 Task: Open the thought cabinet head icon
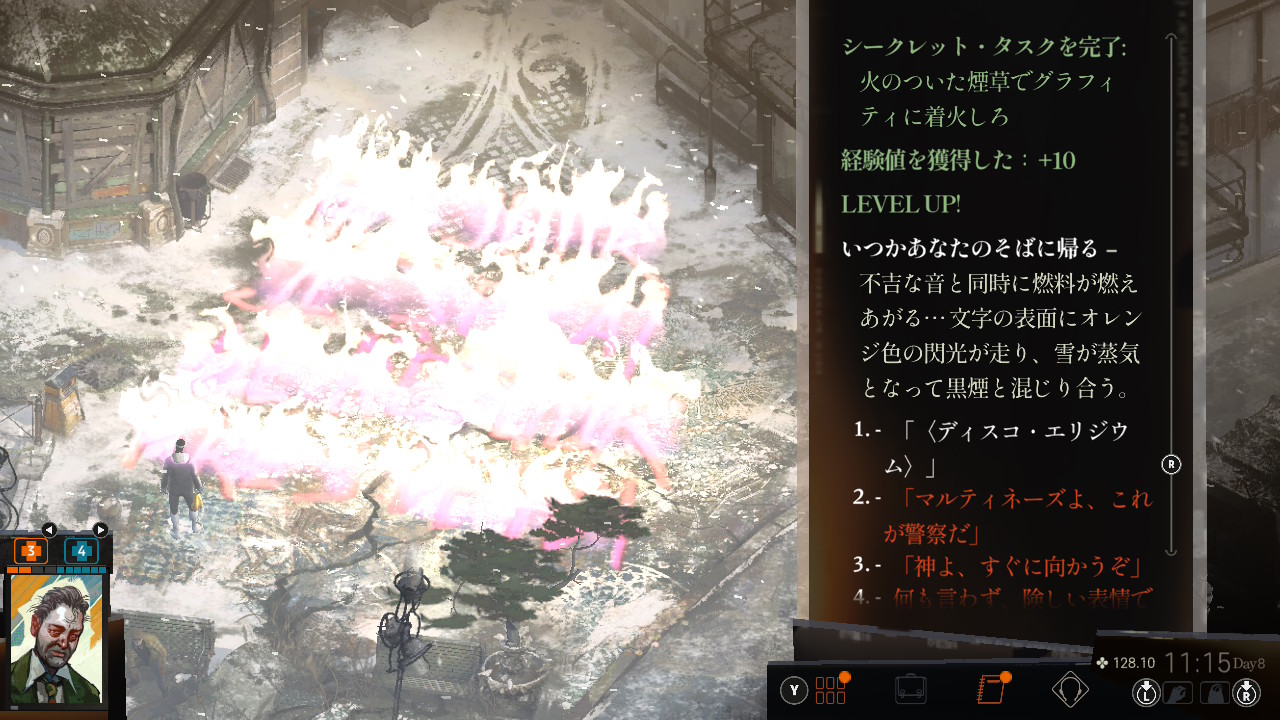pyautogui.click(x=1069, y=690)
